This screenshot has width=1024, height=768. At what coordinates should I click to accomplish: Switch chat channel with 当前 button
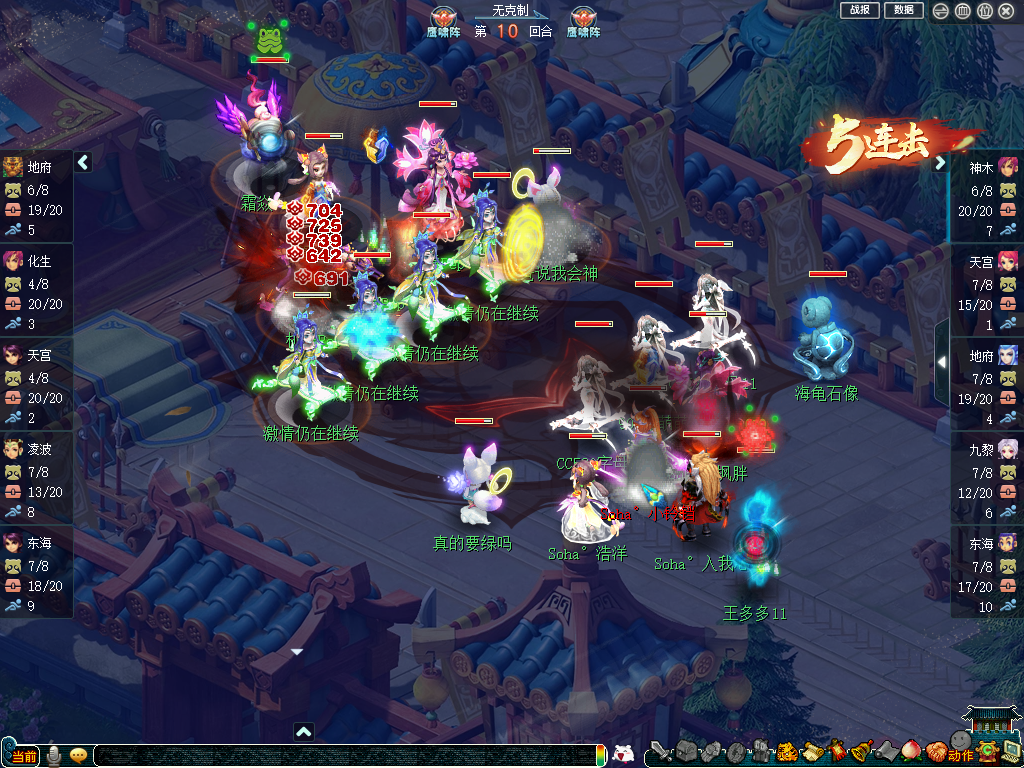click(22, 756)
